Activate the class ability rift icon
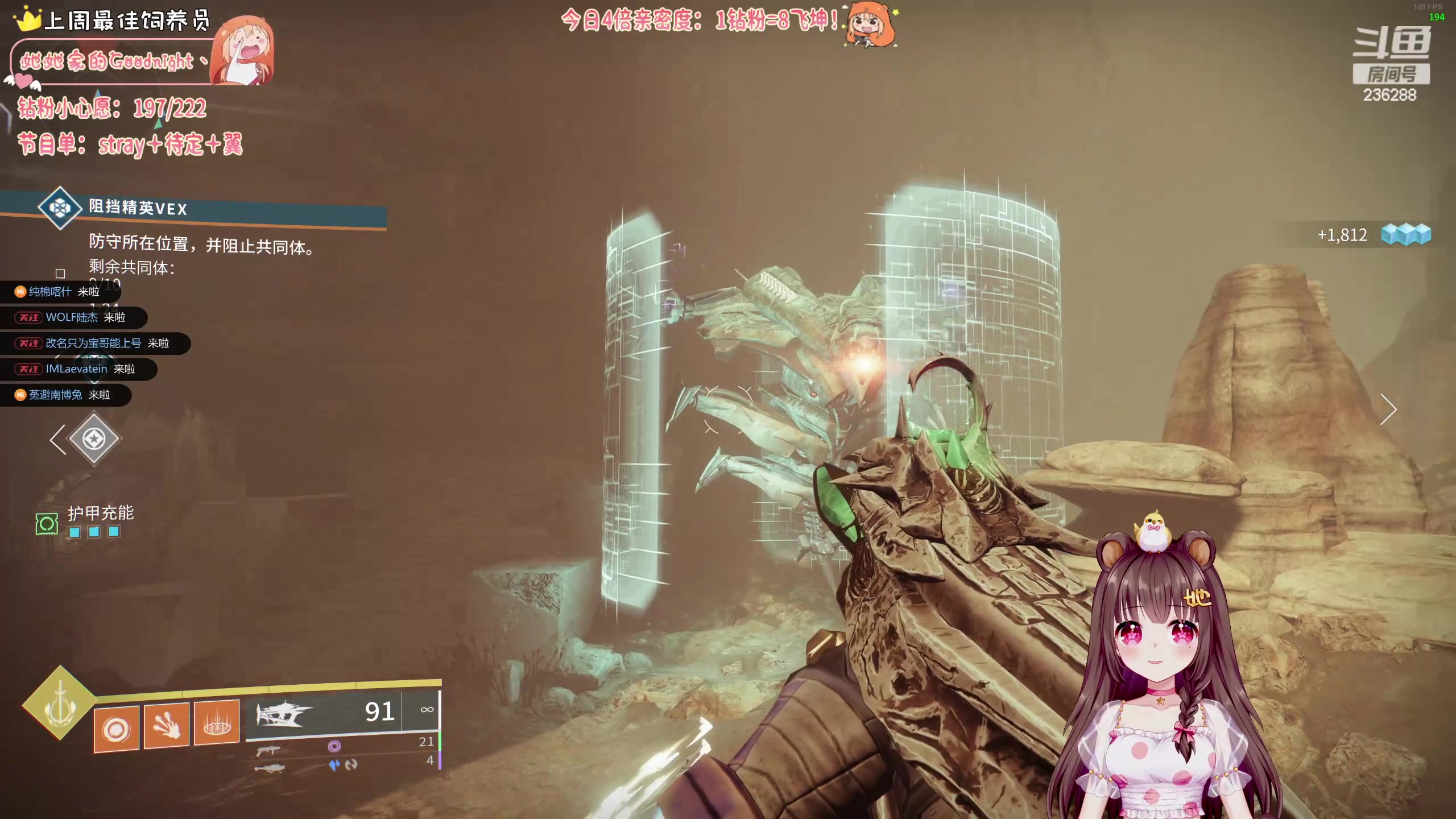 [x=217, y=723]
